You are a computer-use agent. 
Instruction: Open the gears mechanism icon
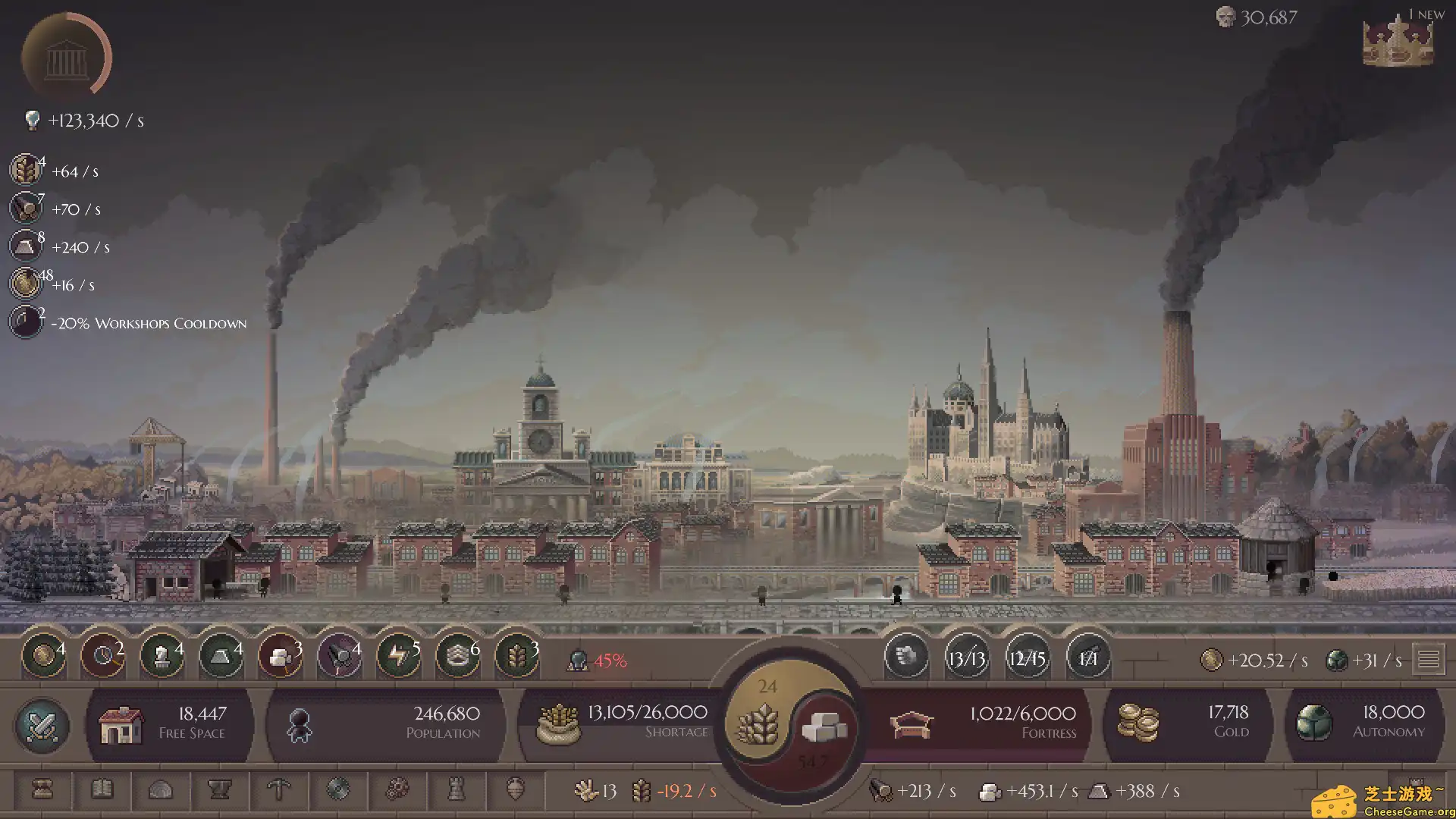pos(398,790)
